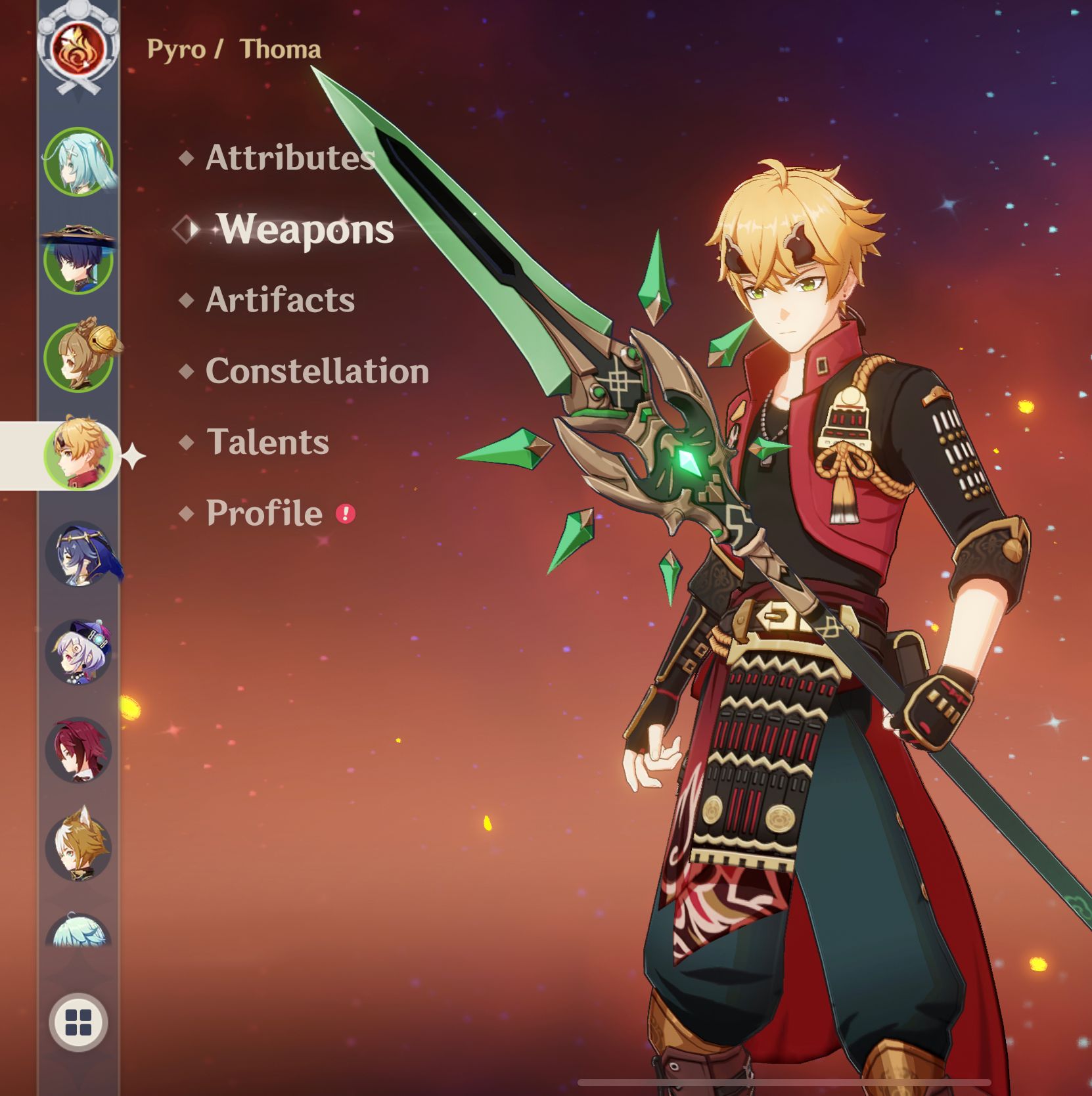Switch to the Artifacts section
This screenshot has height=1096, width=1092.
(280, 300)
